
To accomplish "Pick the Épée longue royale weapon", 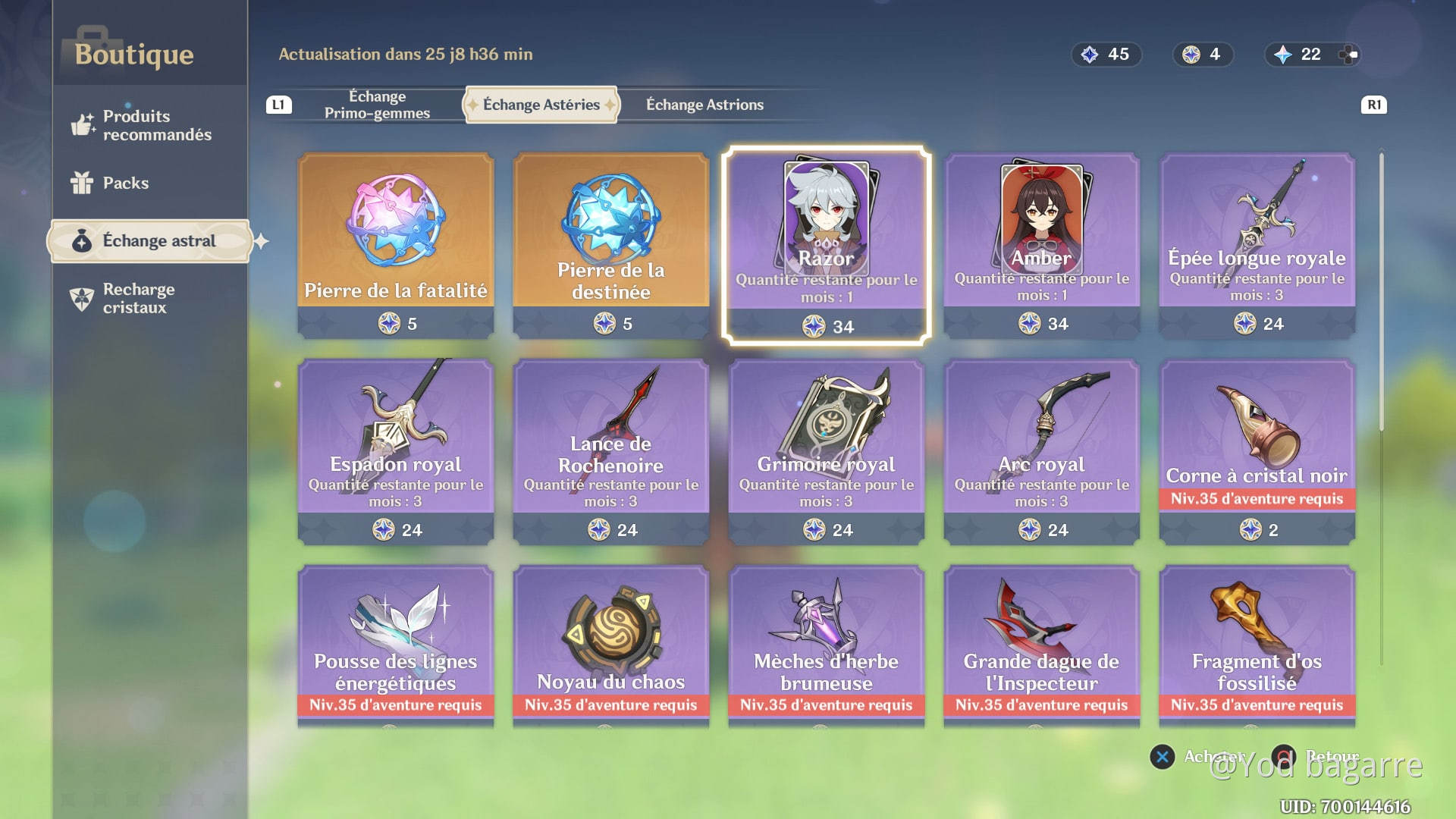I will pyautogui.click(x=1256, y=243).
